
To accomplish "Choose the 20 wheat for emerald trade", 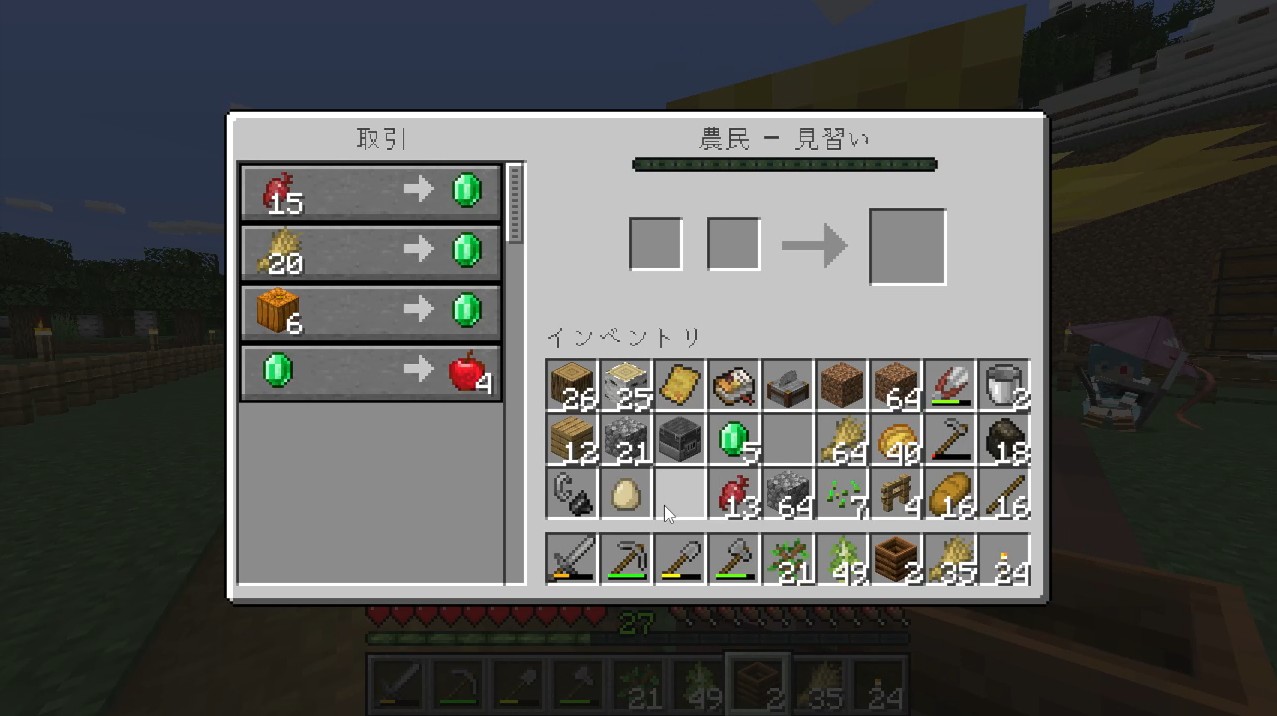I will [370, 252].
